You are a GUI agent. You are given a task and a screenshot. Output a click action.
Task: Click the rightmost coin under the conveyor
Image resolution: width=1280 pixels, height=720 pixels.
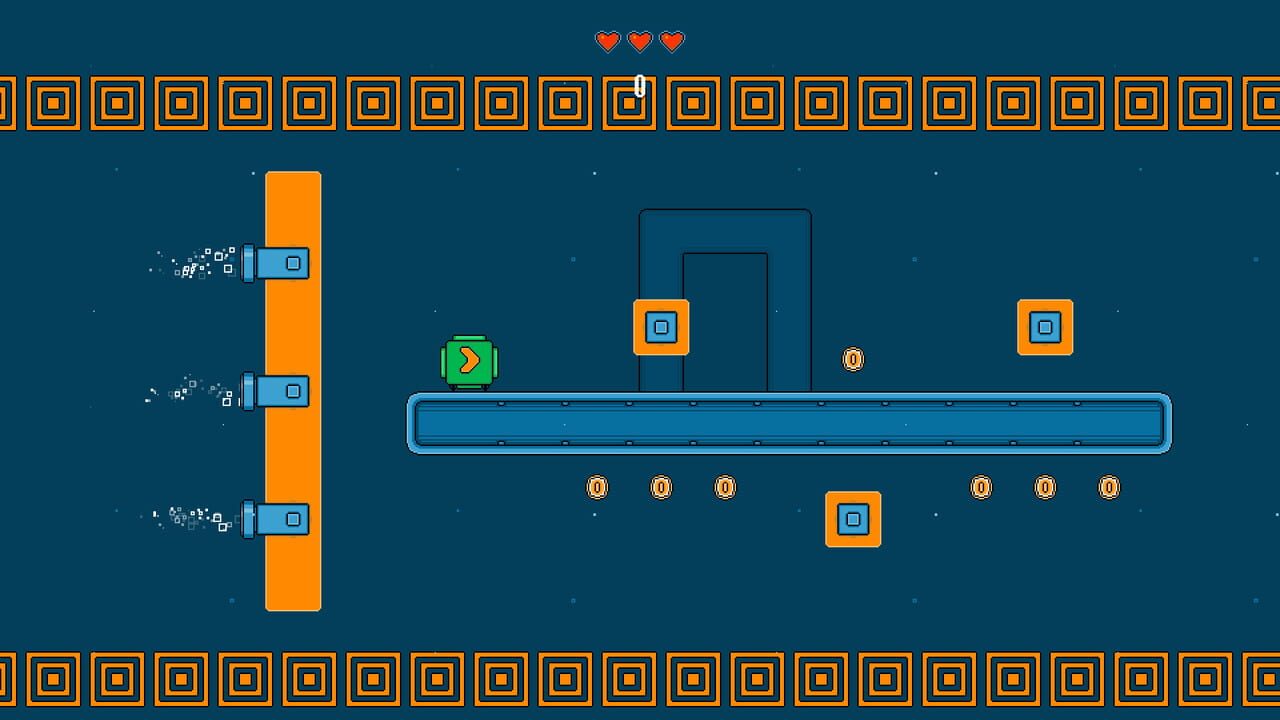click(1108, 487)
